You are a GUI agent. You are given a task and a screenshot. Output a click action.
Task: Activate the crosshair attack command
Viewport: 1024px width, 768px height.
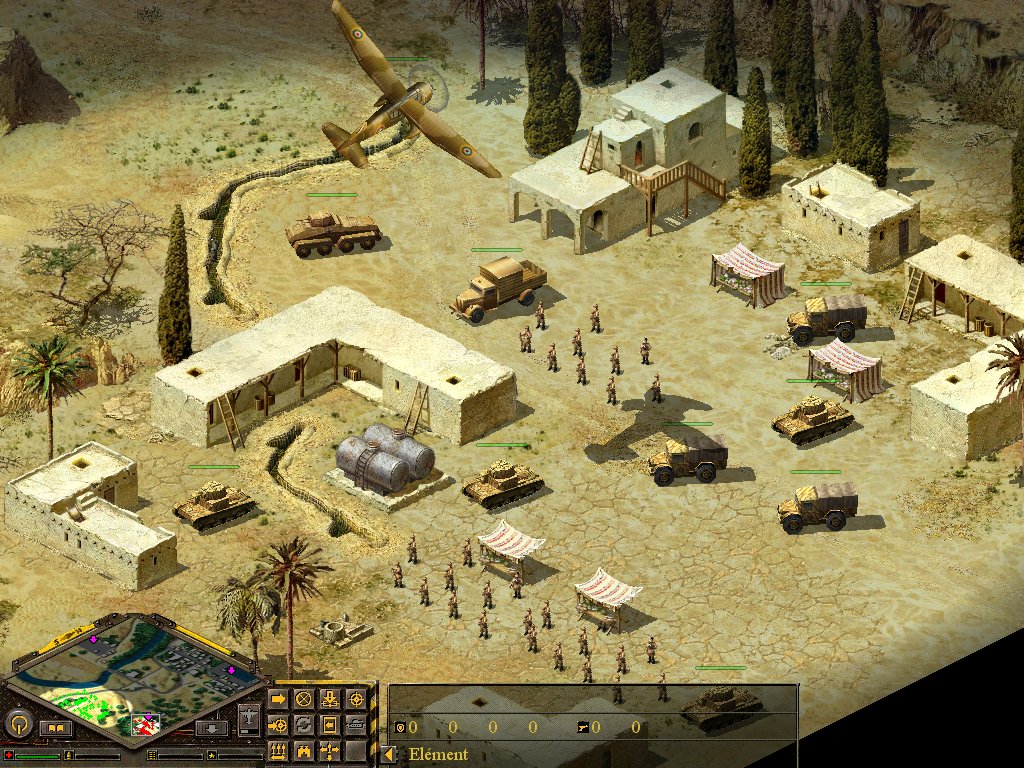coord(356,698)
